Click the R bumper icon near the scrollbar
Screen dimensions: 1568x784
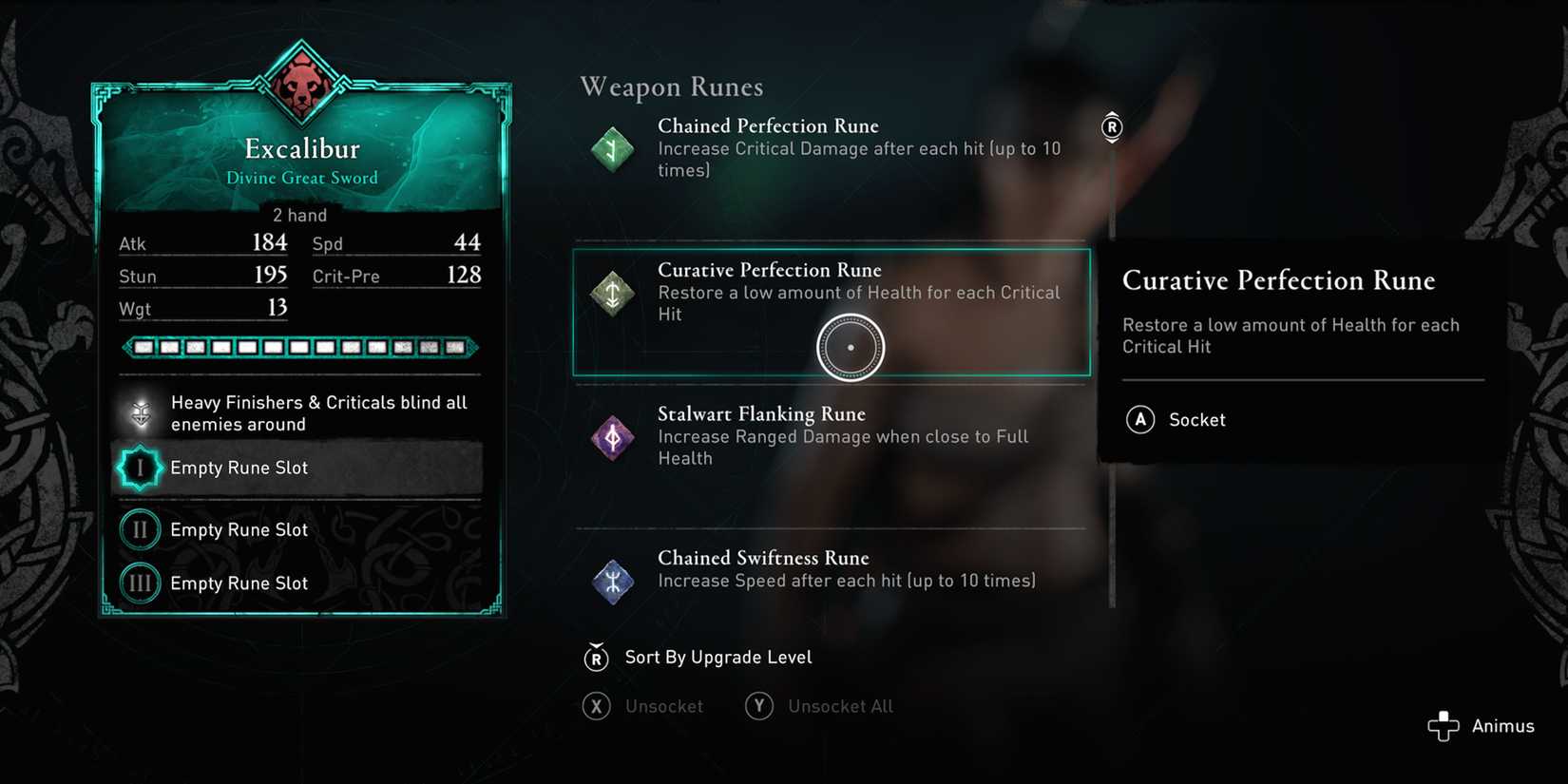click(1111, 127)
